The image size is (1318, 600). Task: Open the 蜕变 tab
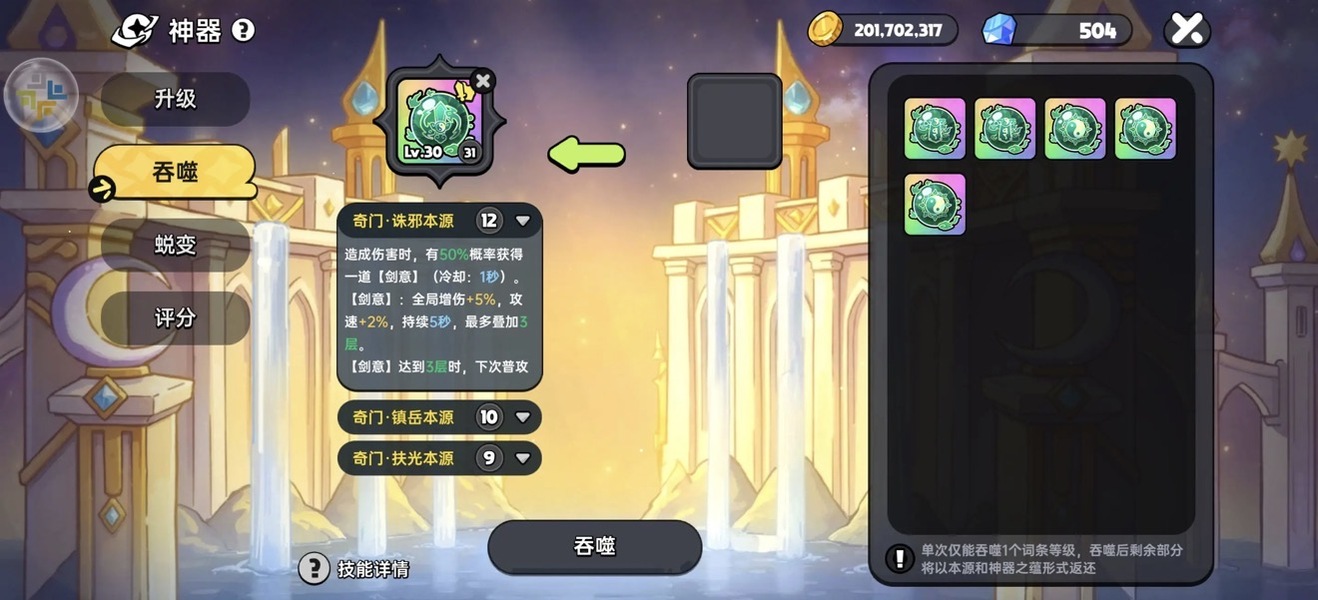click(x=175, y=245)
